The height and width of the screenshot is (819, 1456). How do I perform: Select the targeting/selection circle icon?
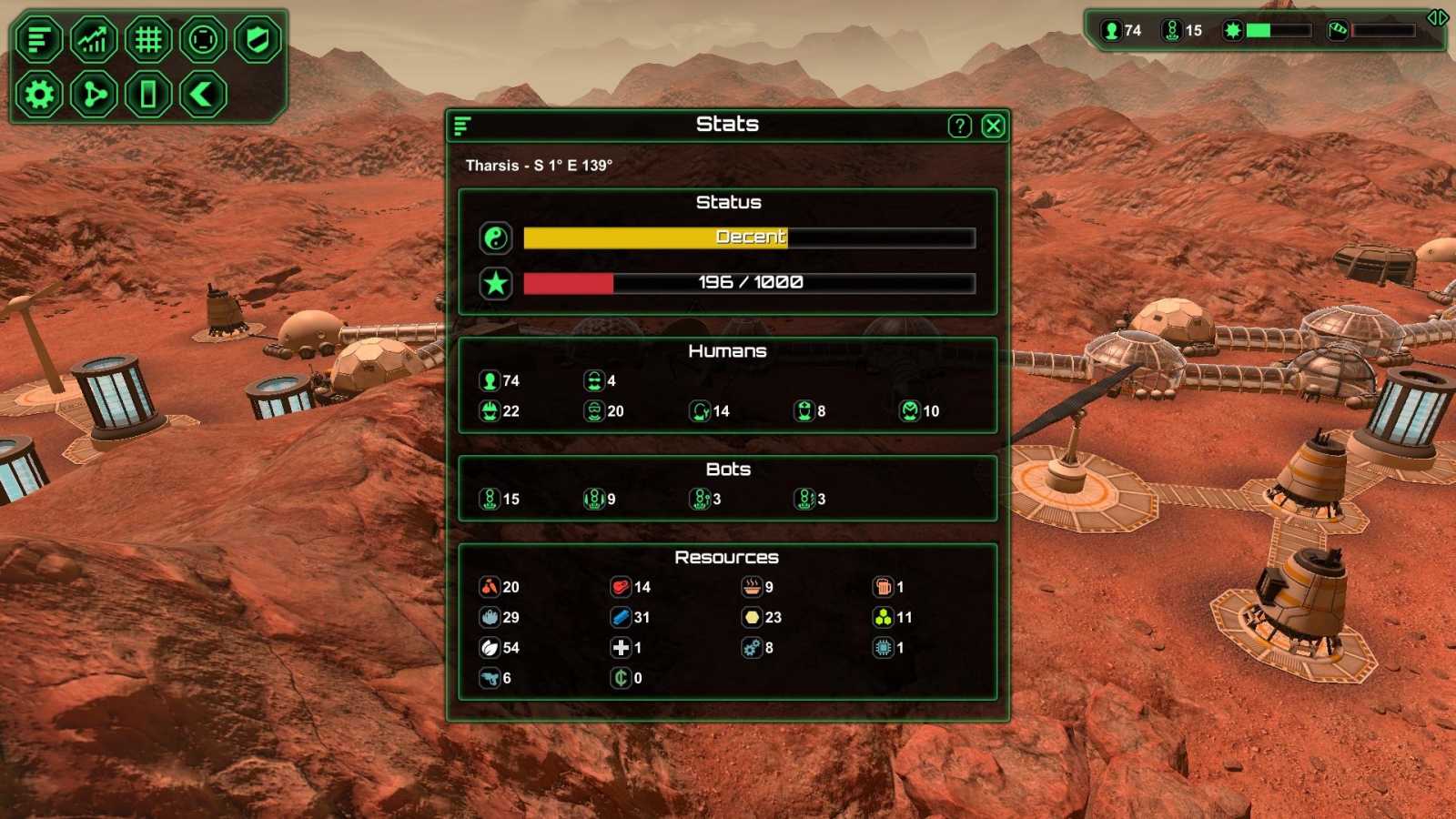[202, 39]
